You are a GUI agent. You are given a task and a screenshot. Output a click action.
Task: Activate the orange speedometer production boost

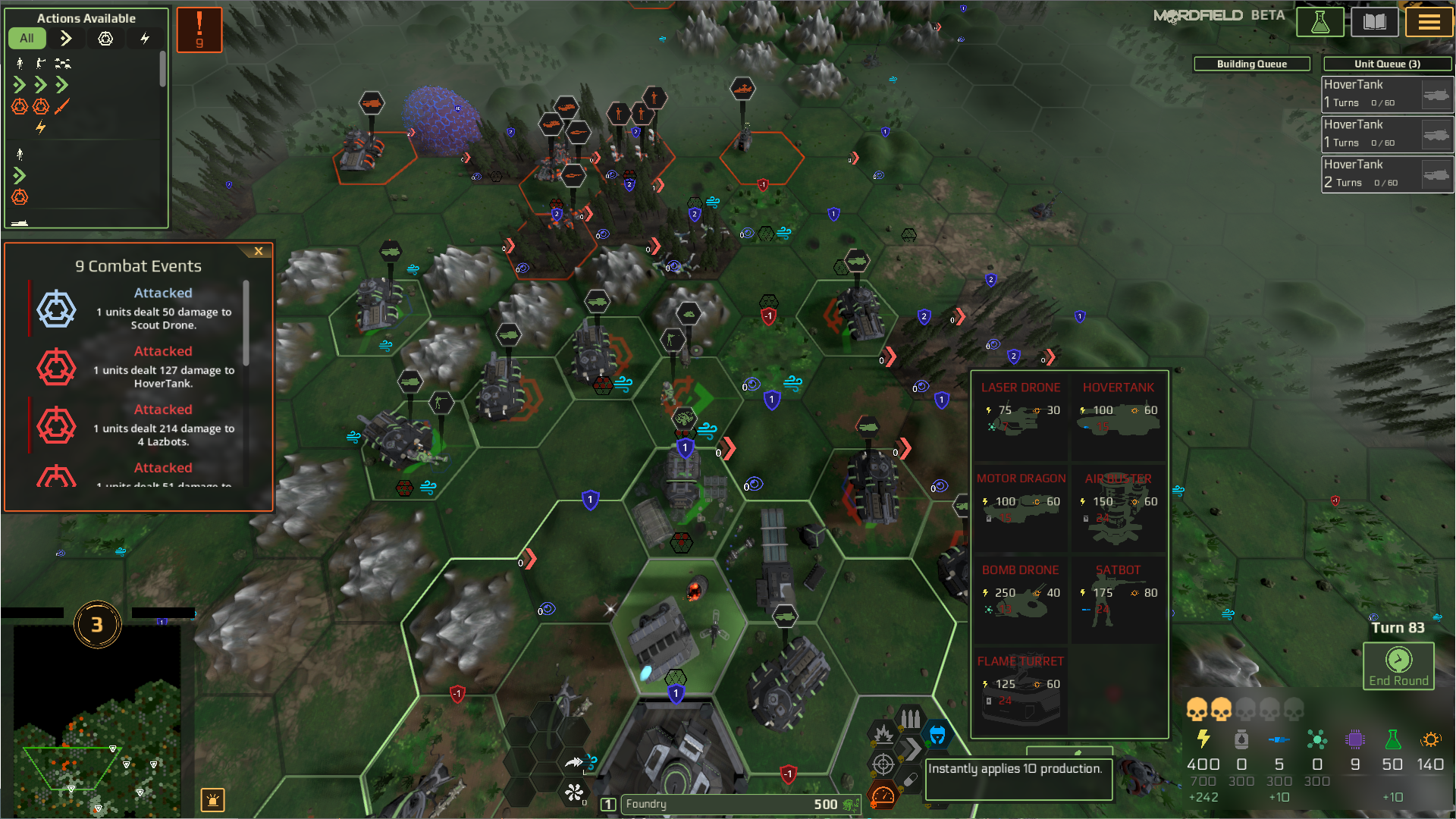883,795
